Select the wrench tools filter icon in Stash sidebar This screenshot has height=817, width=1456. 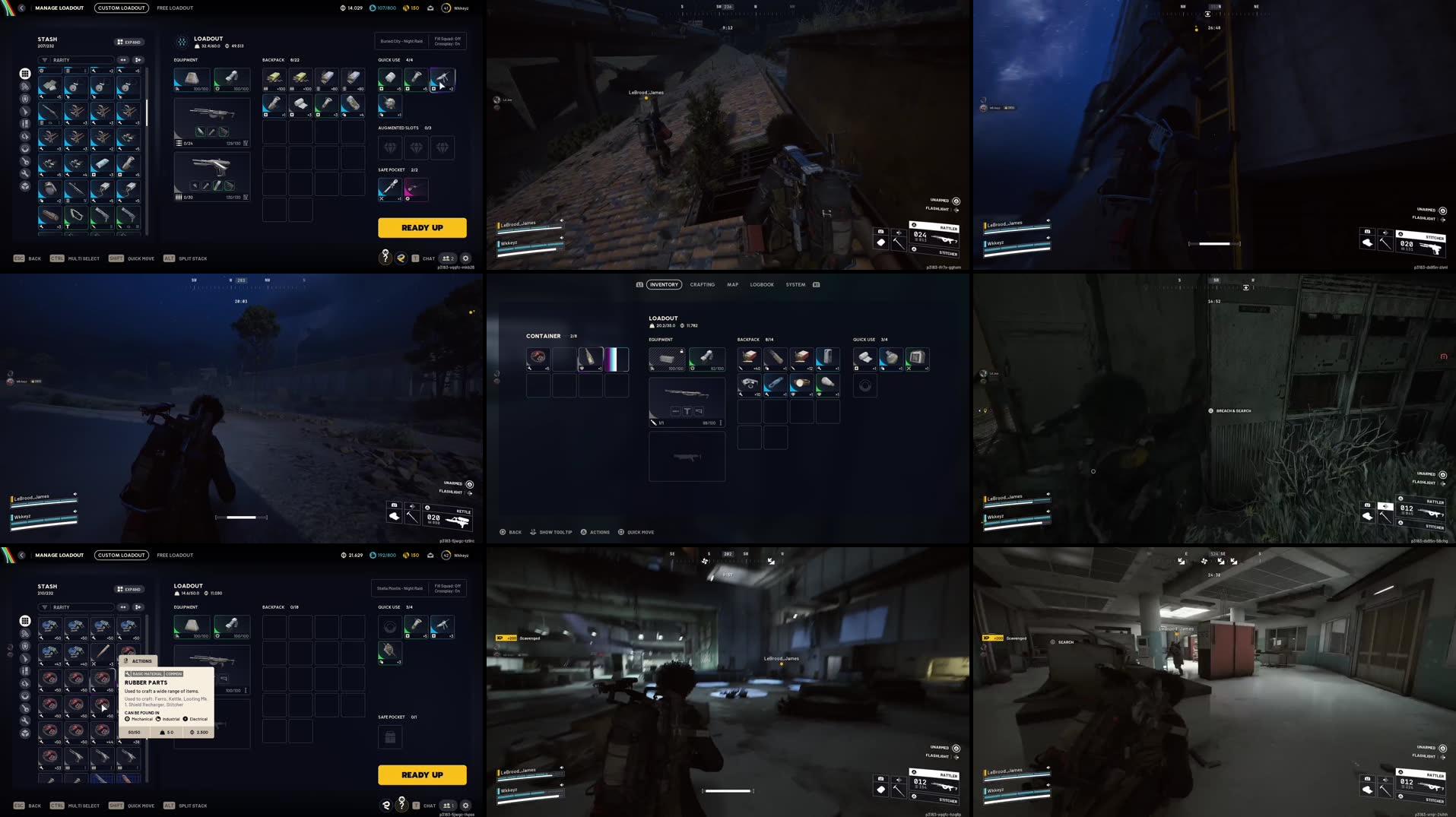point(25,172)
